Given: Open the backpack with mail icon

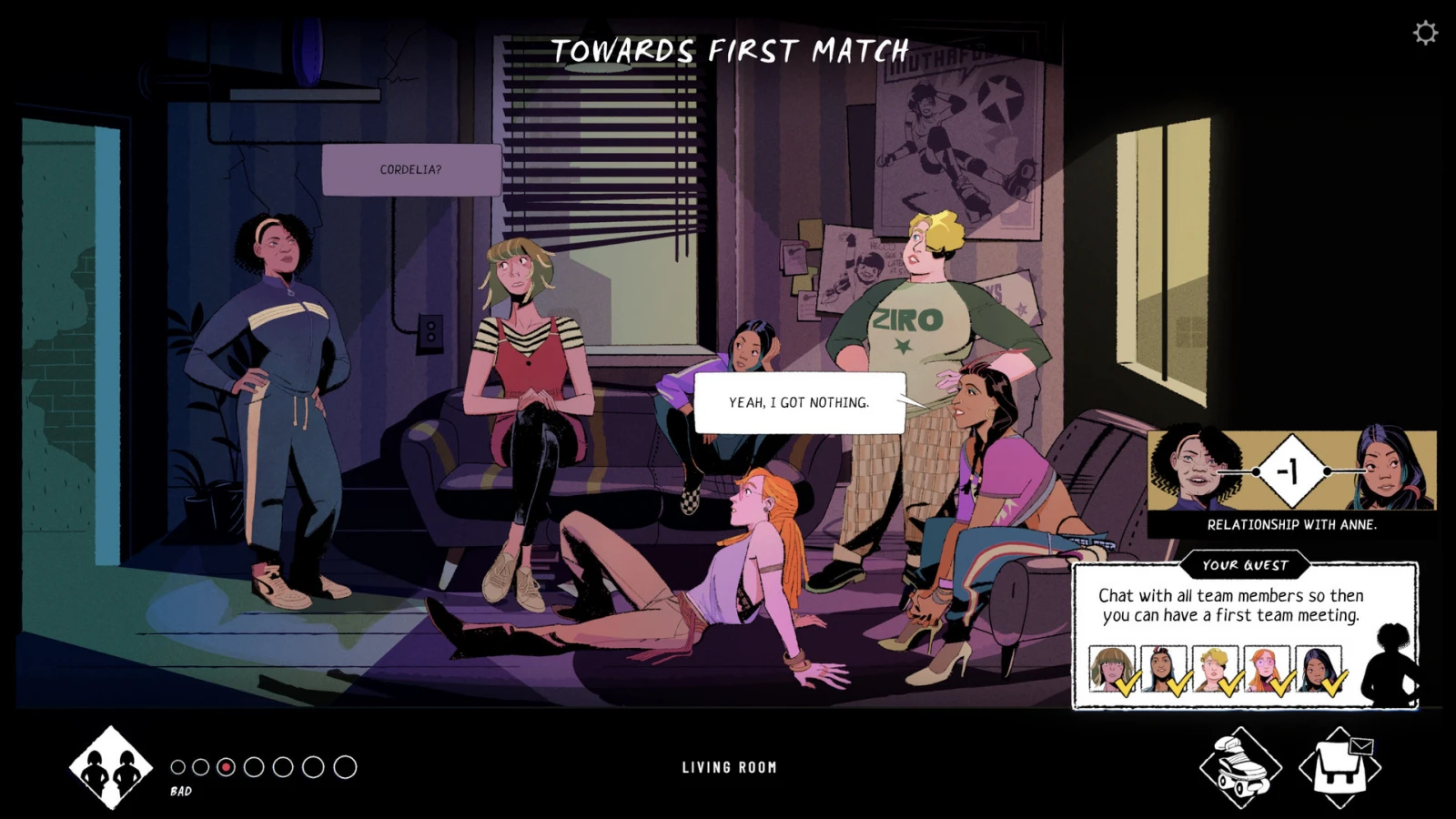Looking at the screenshot, I should click(1340, 767).
